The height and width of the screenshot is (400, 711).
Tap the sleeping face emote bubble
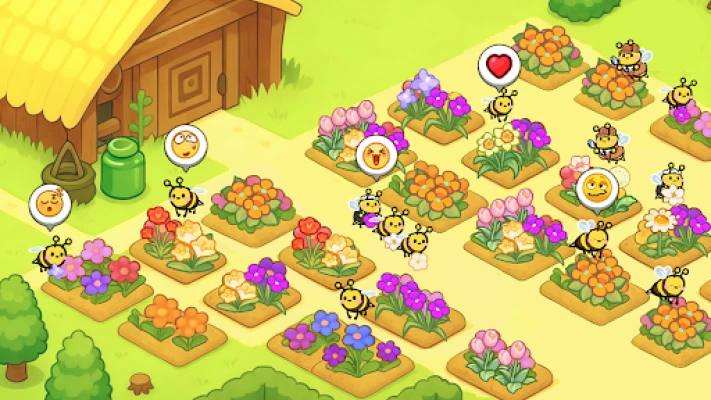49,204
